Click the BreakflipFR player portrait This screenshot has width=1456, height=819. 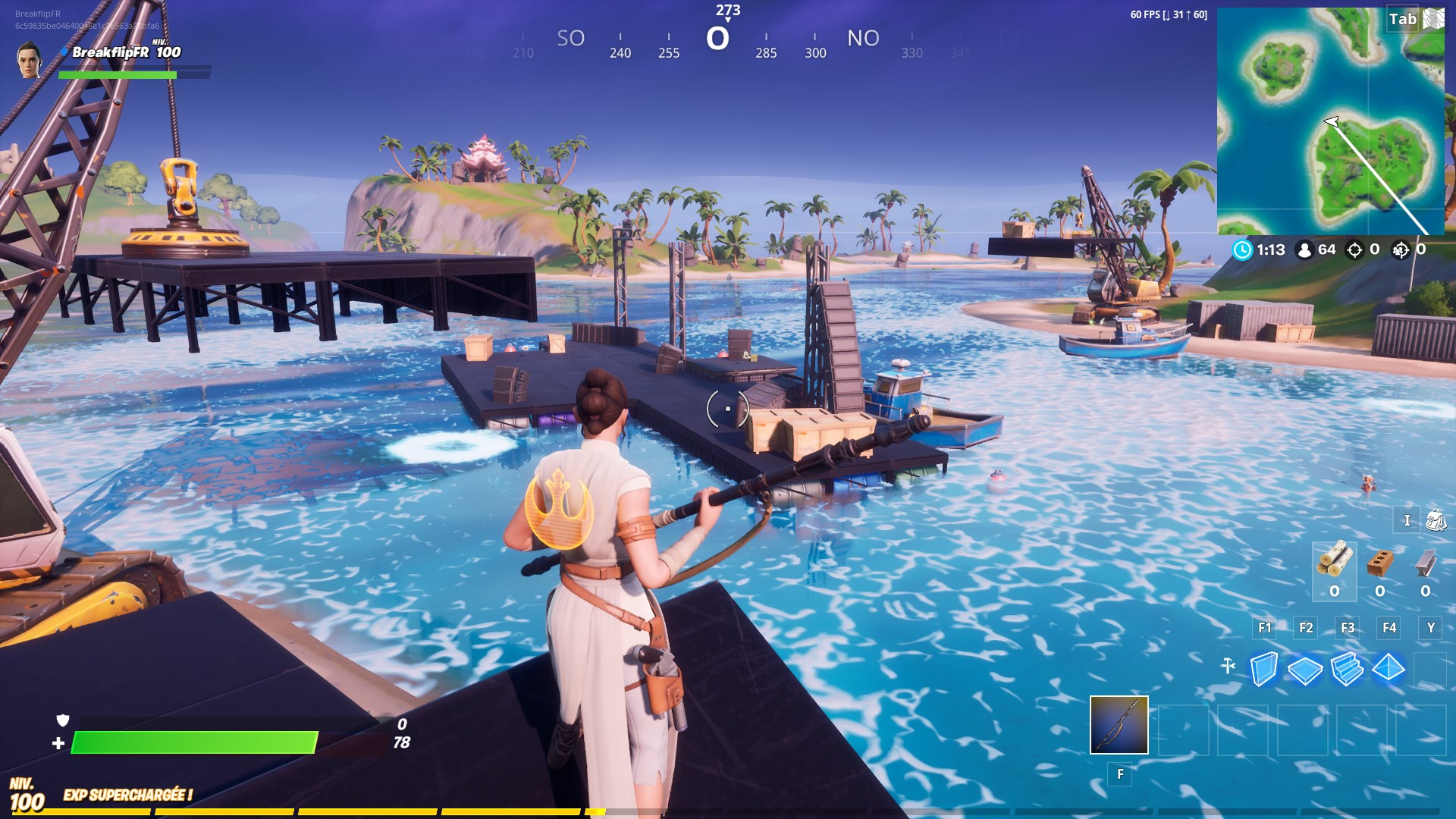coord(29,59)
